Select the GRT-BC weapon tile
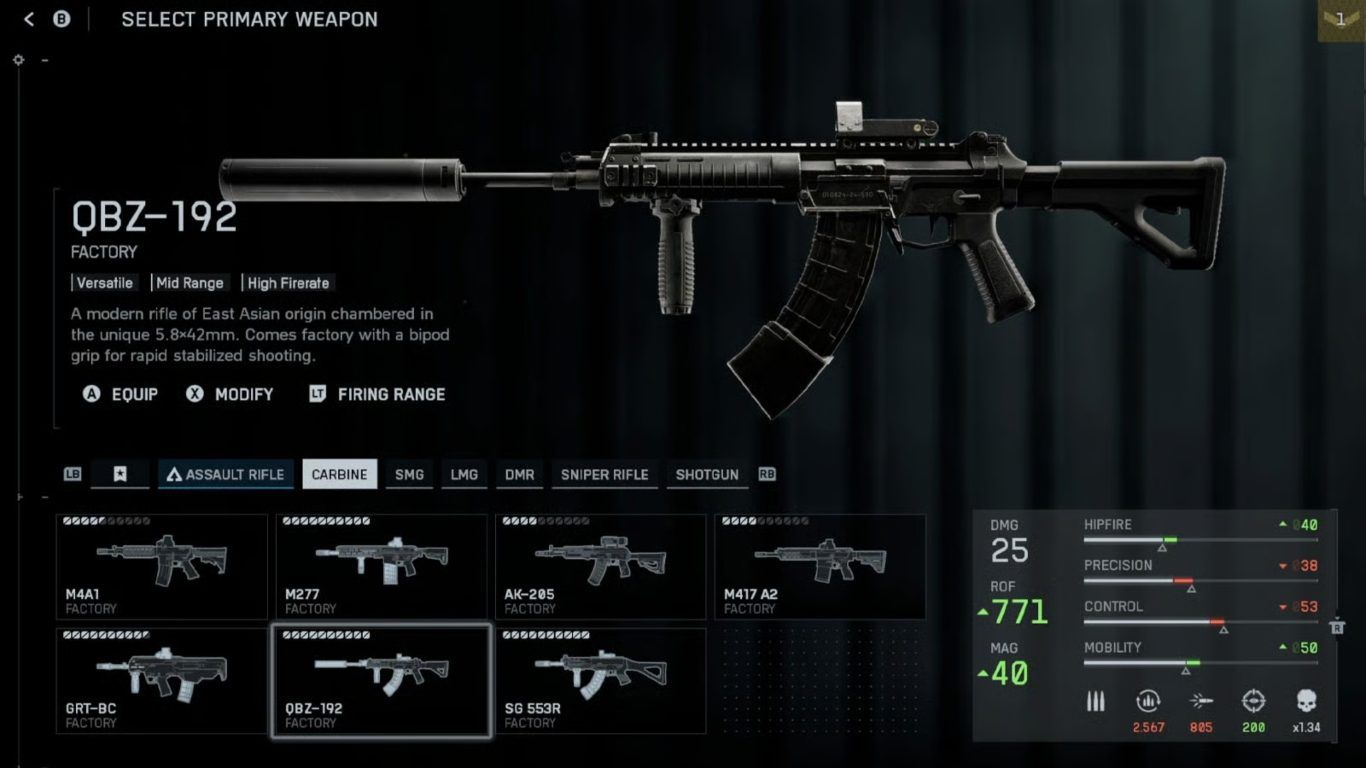 coord(161,680)
